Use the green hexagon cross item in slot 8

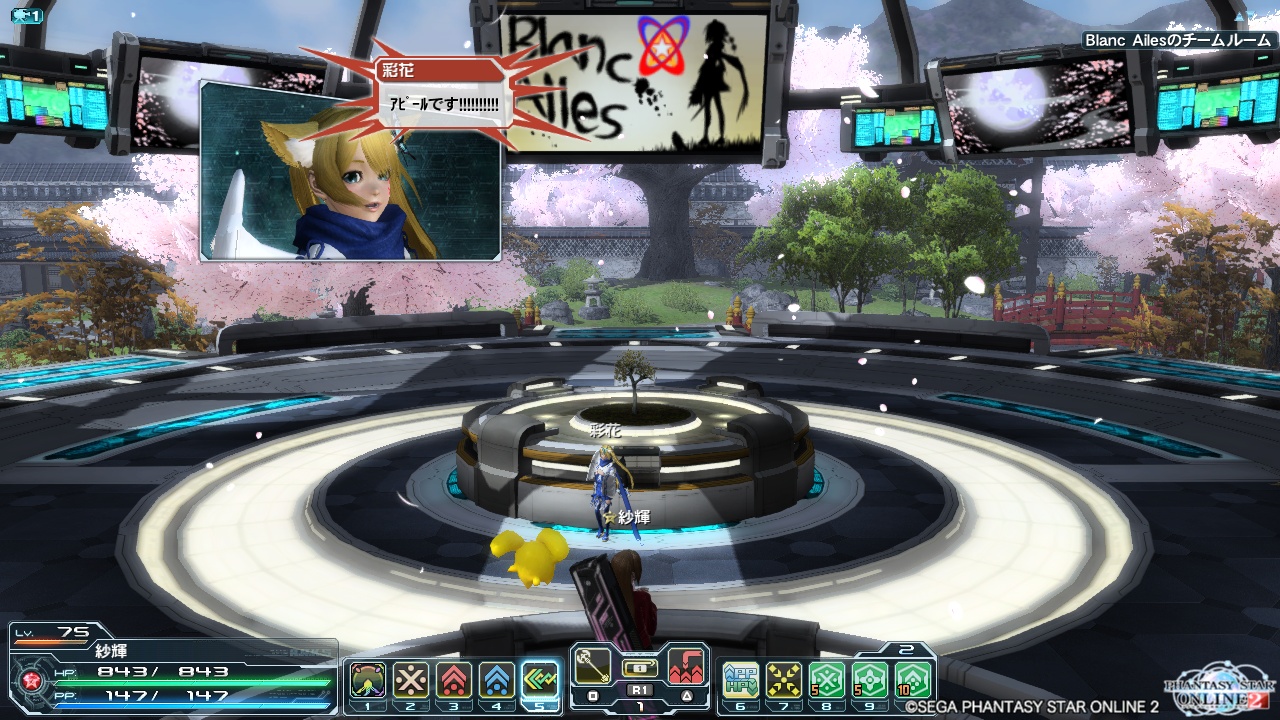tap(828, 681)
